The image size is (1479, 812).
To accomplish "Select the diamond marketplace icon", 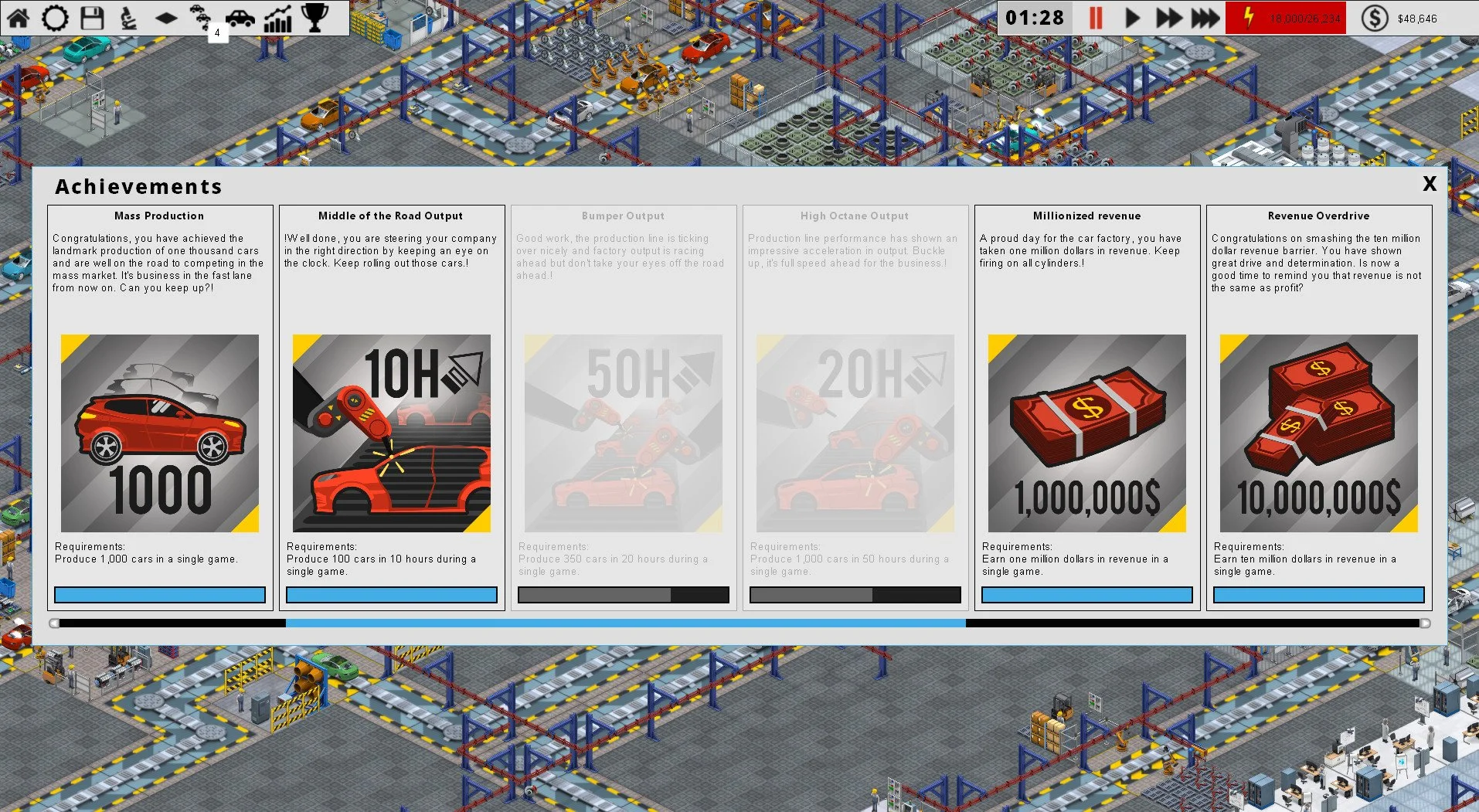I will point(166,17).
